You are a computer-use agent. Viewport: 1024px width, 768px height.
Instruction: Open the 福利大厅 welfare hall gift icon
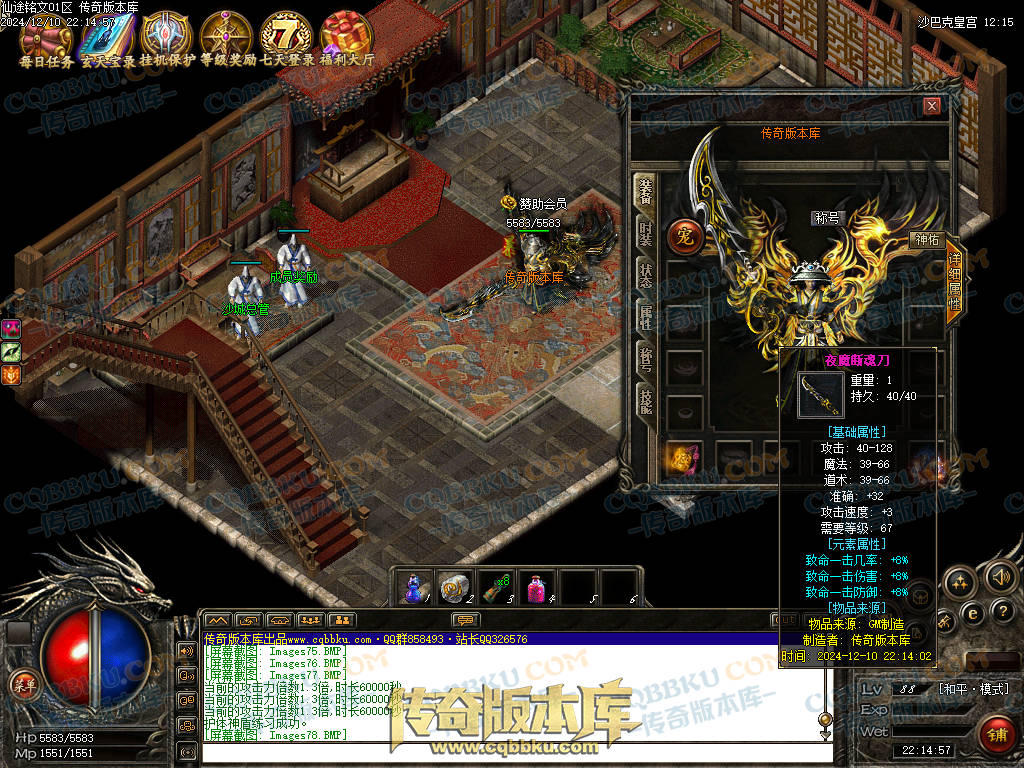click(347, 36)
